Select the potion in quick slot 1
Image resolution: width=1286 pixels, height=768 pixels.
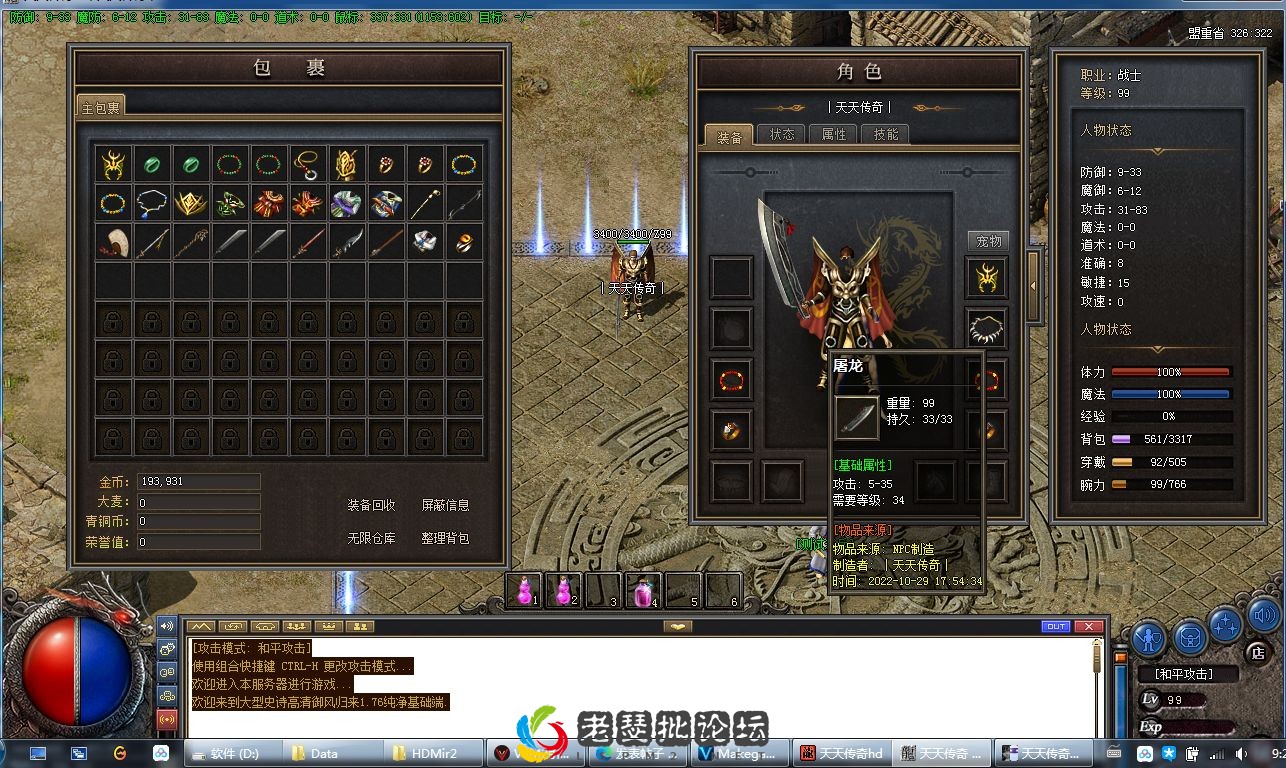(522, 590)
